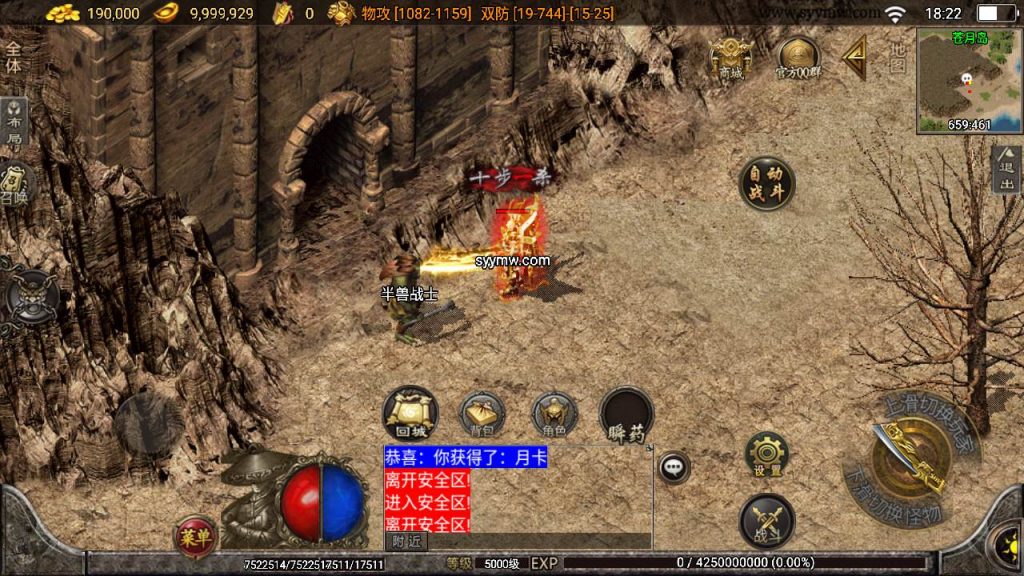Tap the 召唤 summon icon
Image resolution: width=1024 pixels, height=576 pixels.
click(x=14, y=183)
